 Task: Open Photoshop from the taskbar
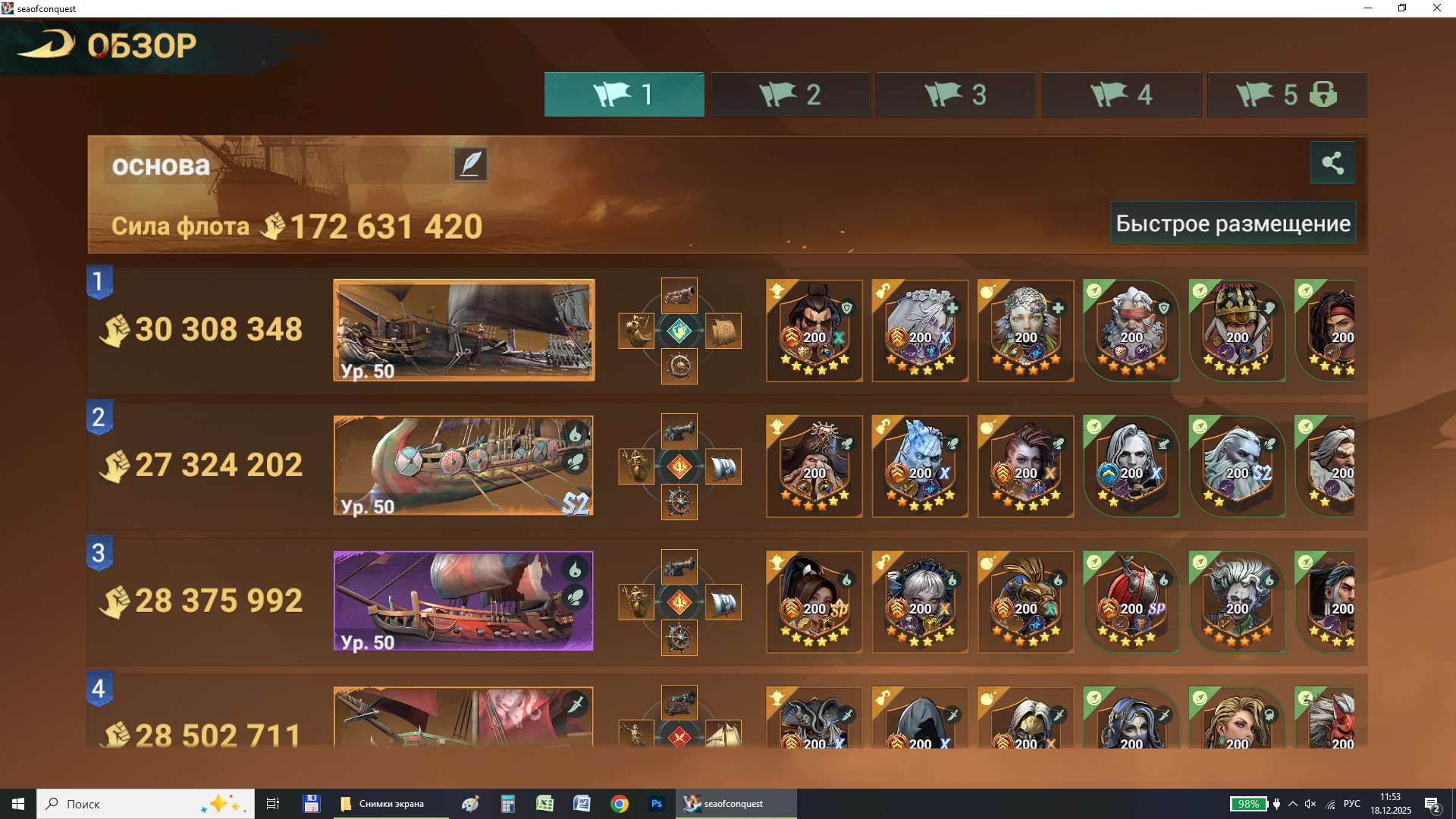(x=656, y=803)
